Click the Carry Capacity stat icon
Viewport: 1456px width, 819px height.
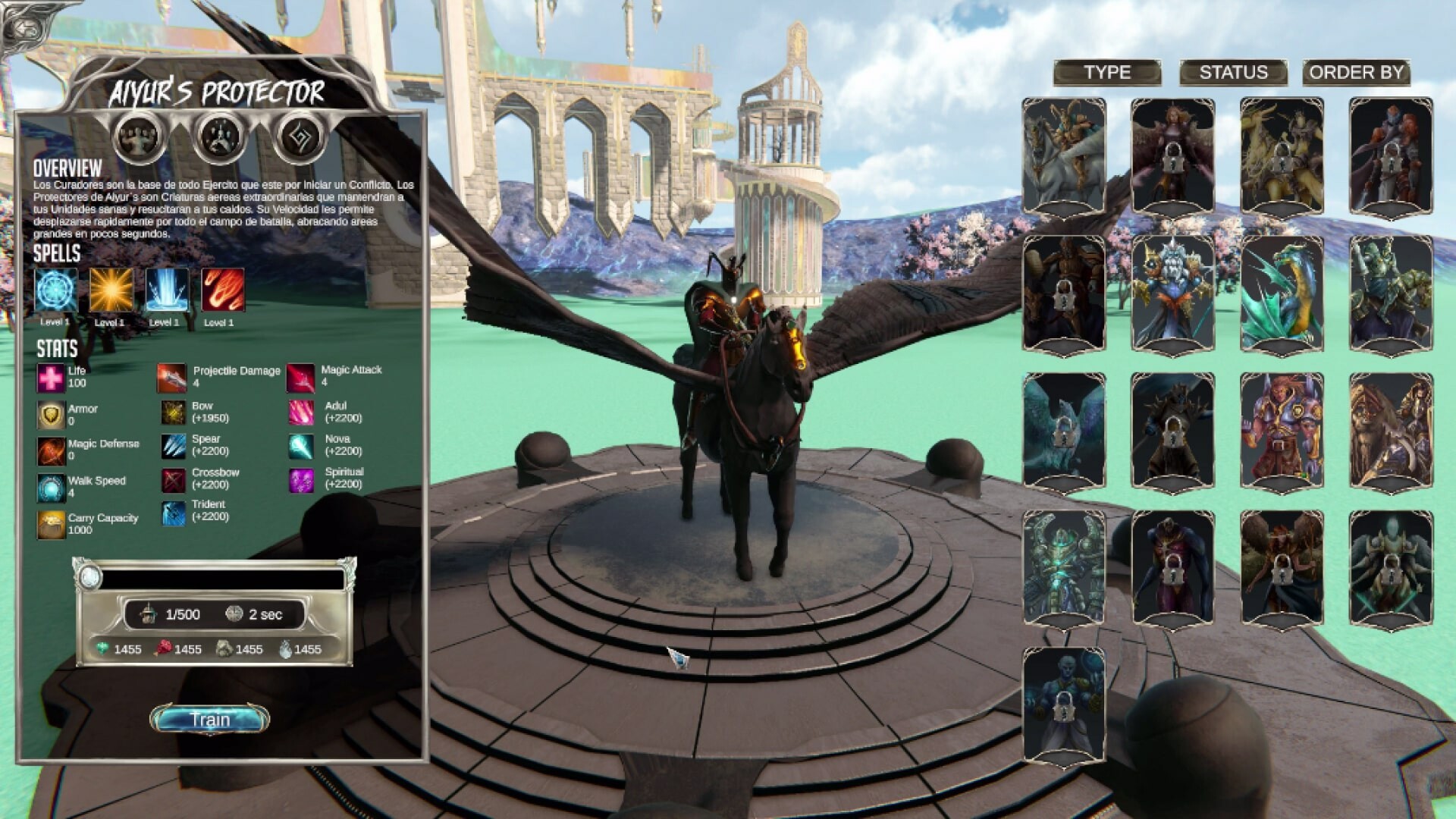point(50,523)
